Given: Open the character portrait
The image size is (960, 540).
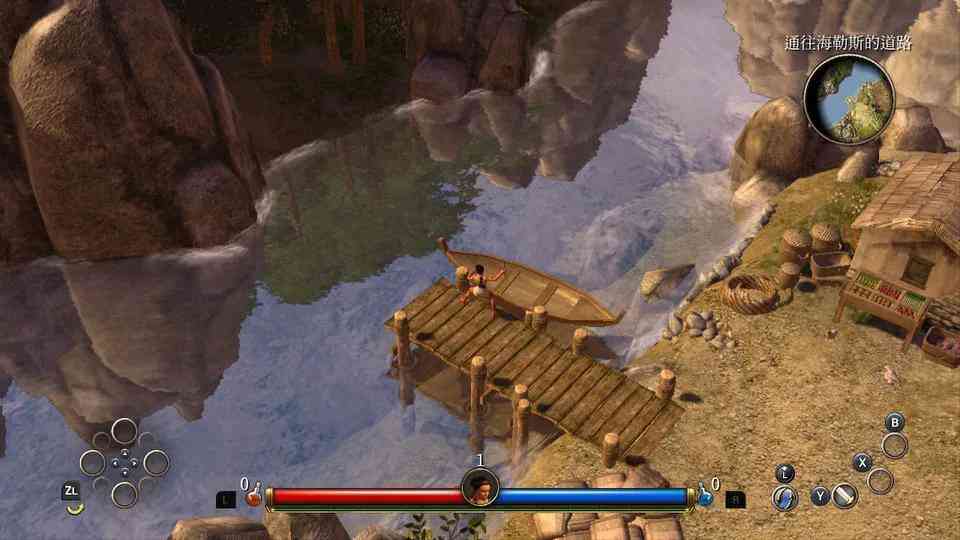Looking at the screenshot, I should 480,489.
